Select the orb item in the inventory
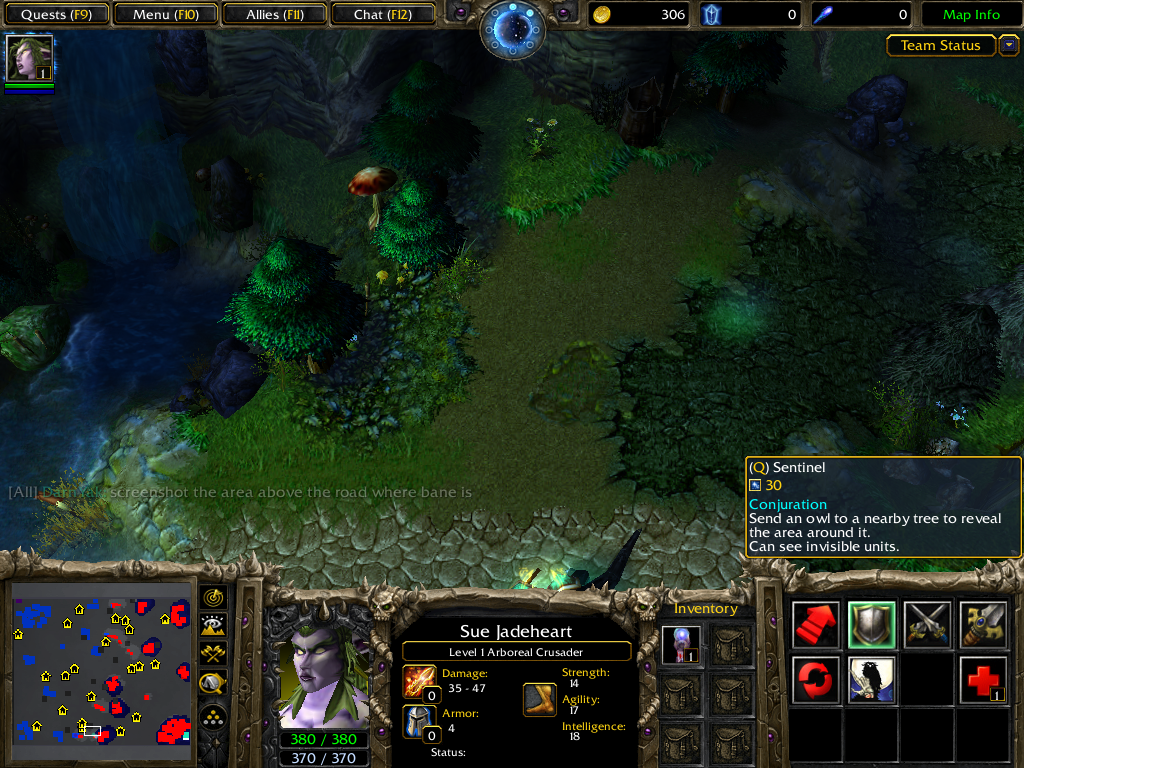This screenshot has width=1152, height=768. (x=681, y=644)
